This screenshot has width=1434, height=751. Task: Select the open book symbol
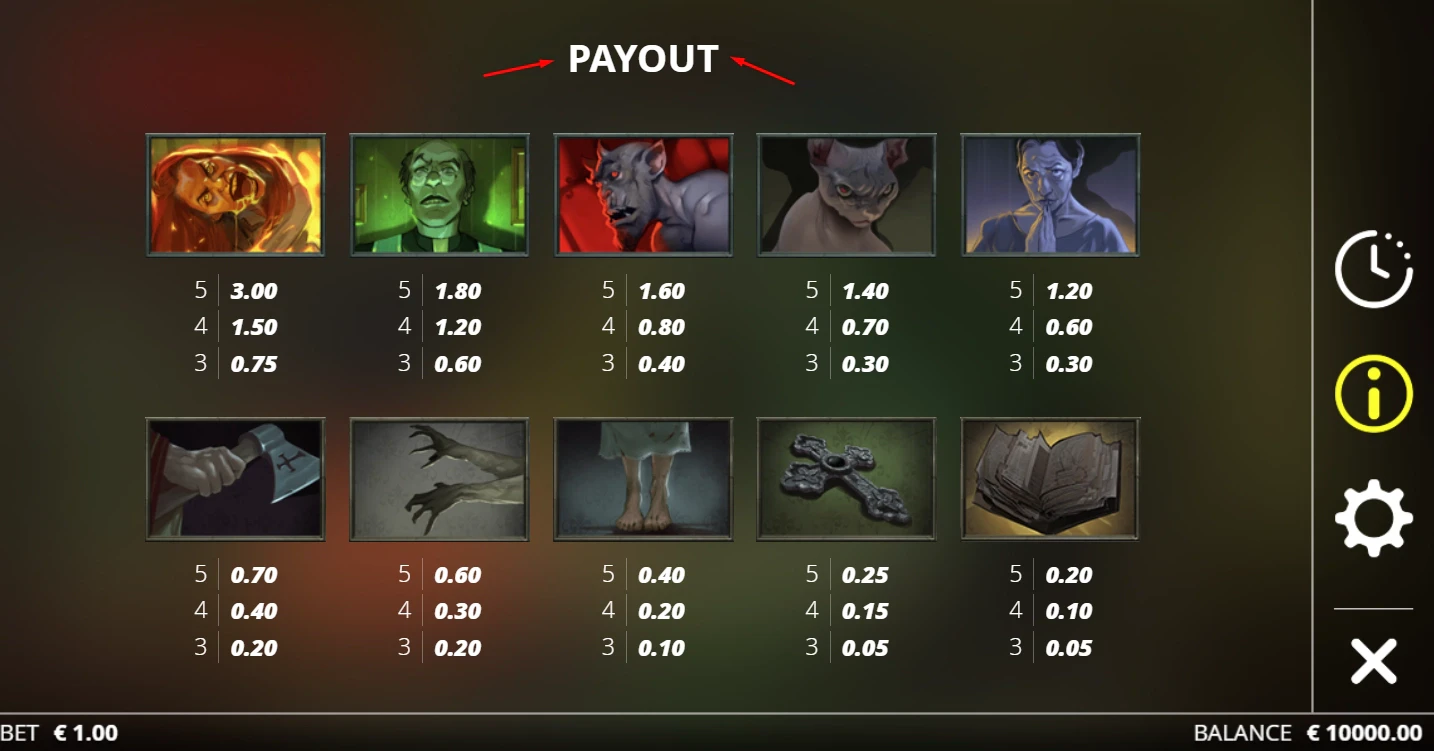coord(1050,478)
